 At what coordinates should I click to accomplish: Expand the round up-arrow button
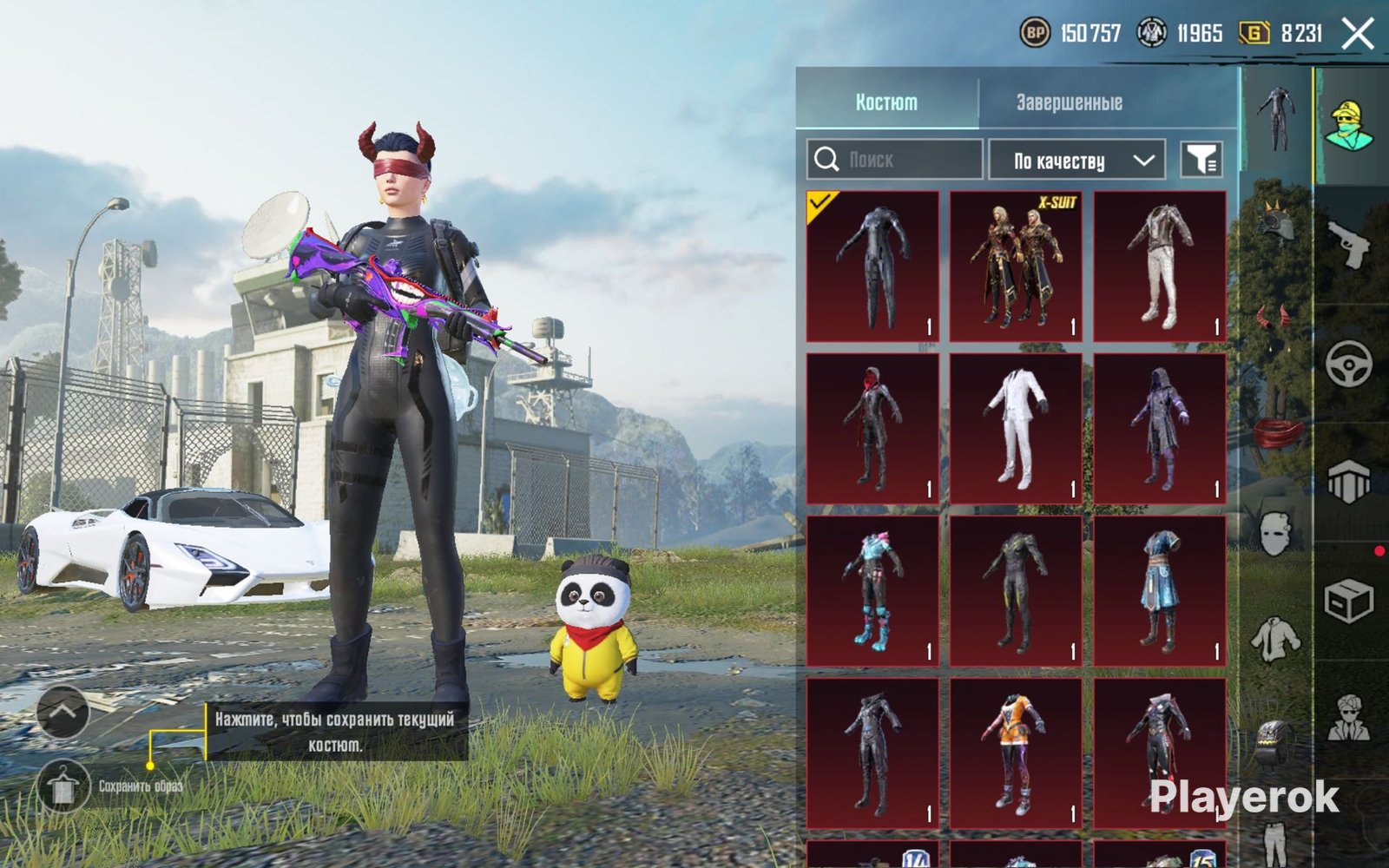pyautogui.click(x=63, y=712)
